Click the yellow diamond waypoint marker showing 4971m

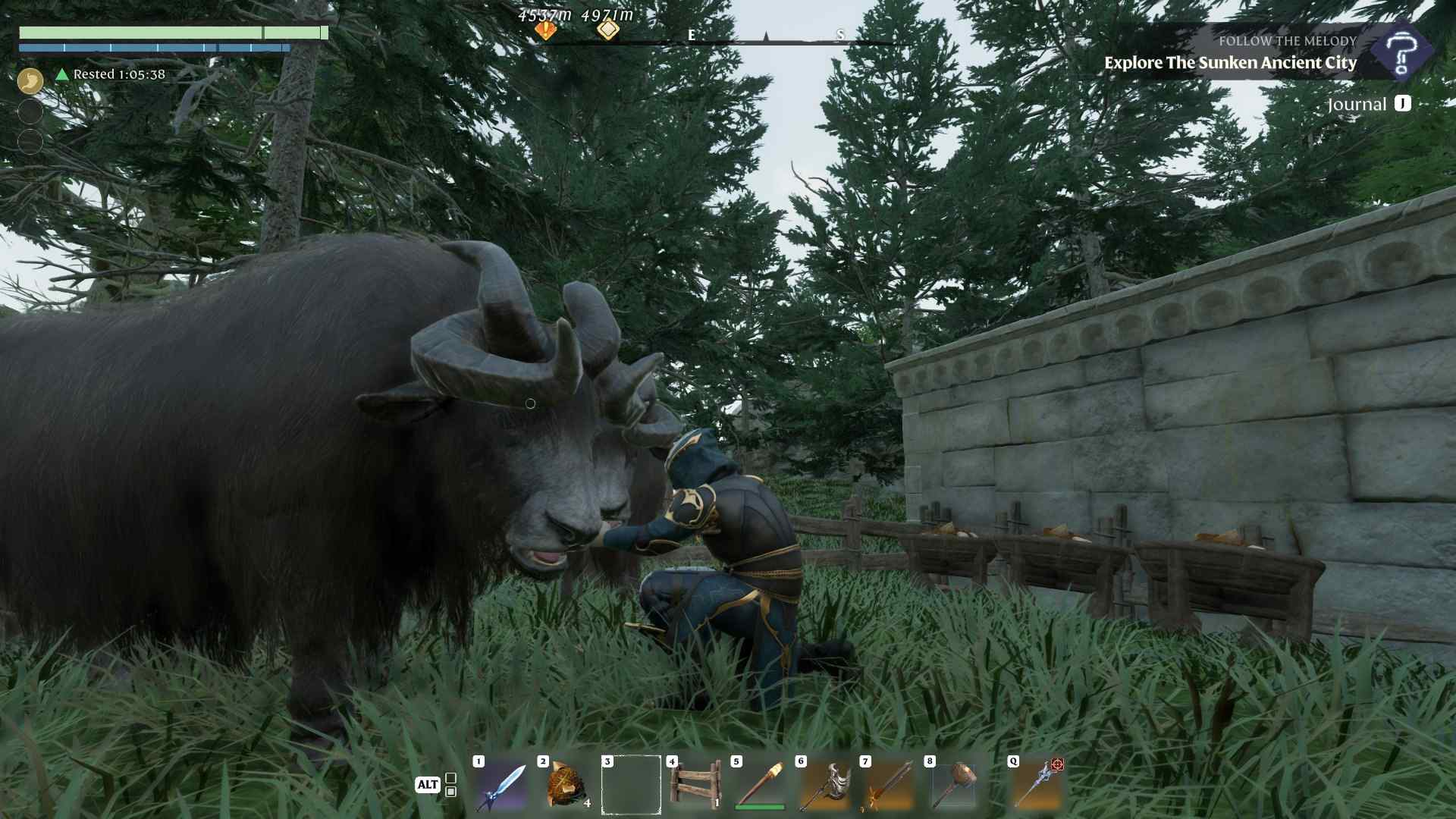607,28
